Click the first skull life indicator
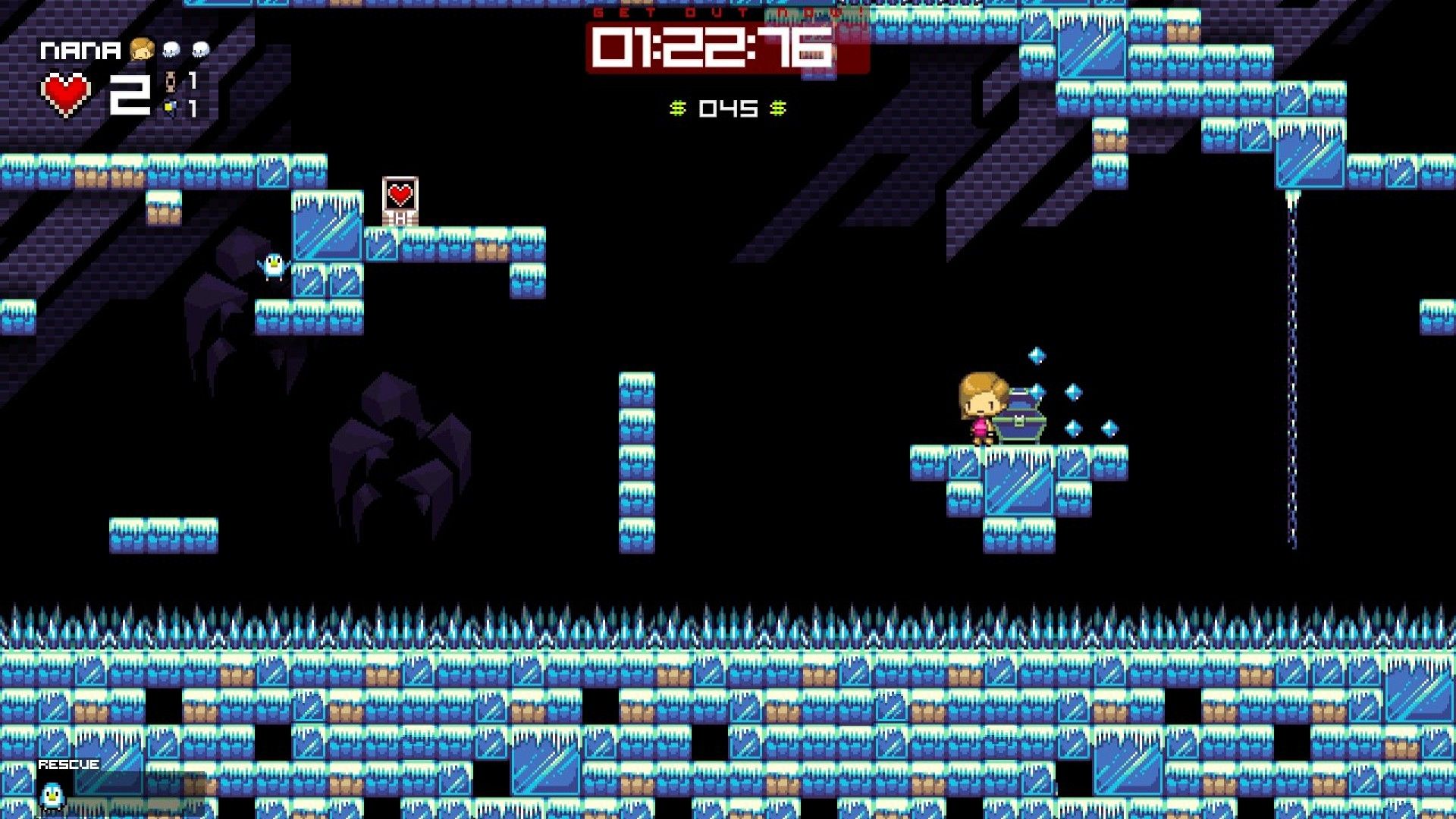This screenshot has height=819, width=1456. [171, 47]
